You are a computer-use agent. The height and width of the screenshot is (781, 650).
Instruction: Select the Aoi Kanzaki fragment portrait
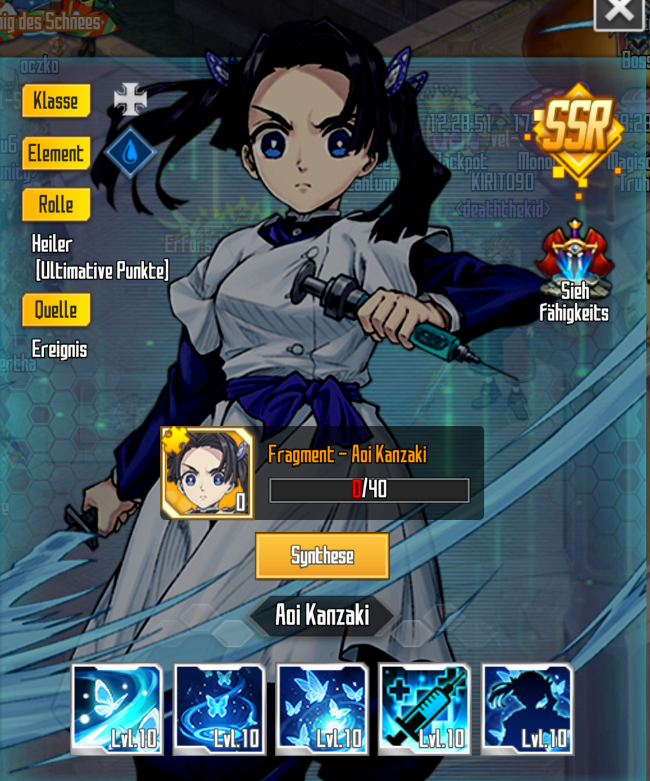pyautogui.click(x=207, y=473)
